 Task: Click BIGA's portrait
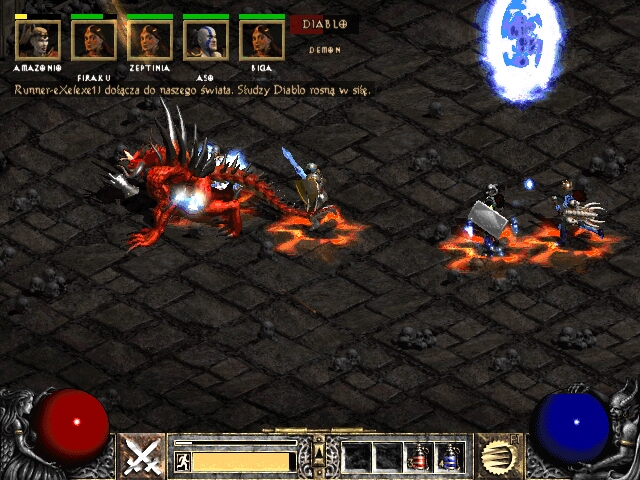point(261,40)
